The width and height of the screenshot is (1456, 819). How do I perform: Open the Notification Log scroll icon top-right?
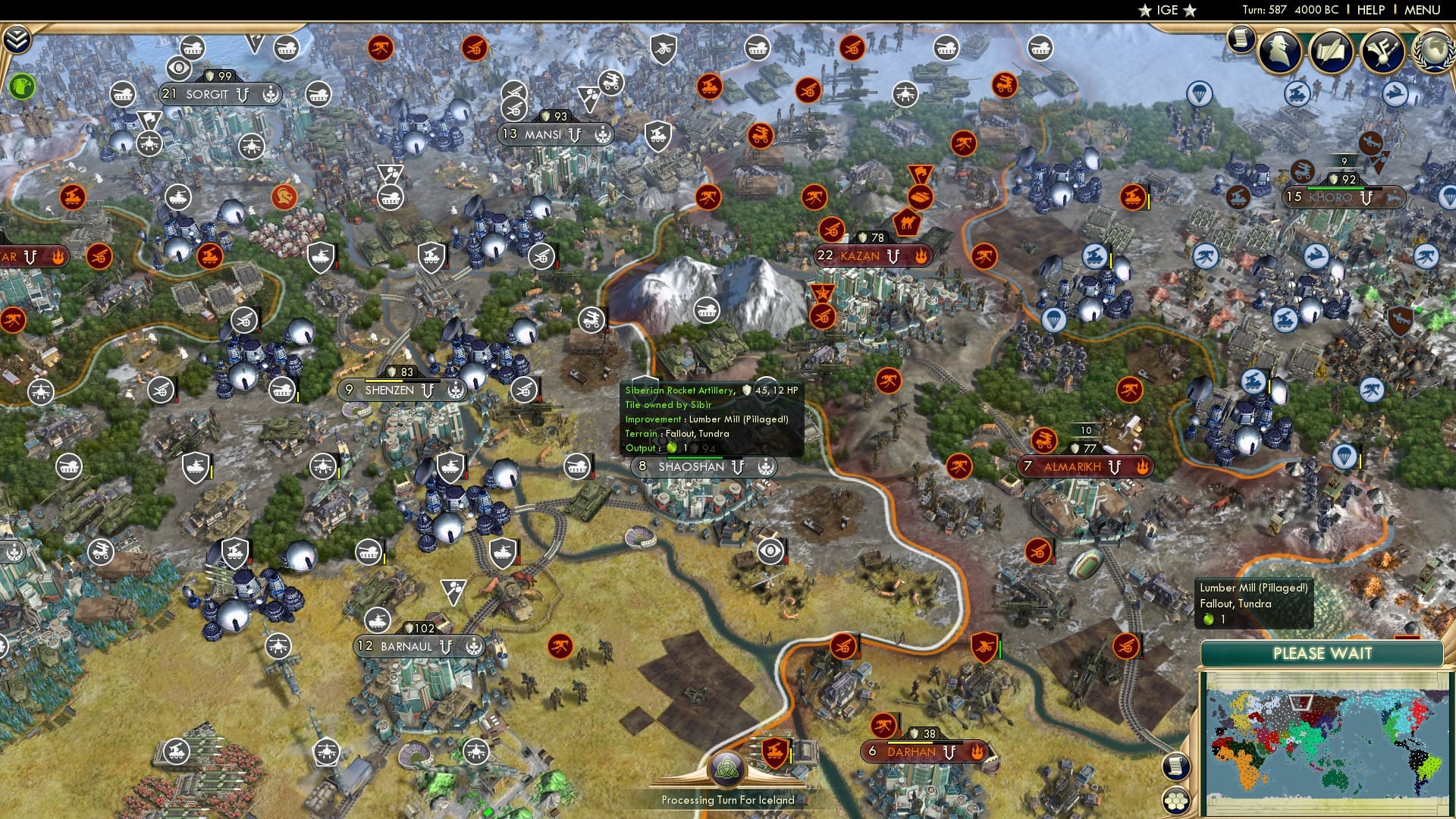tap(1241, 39)
